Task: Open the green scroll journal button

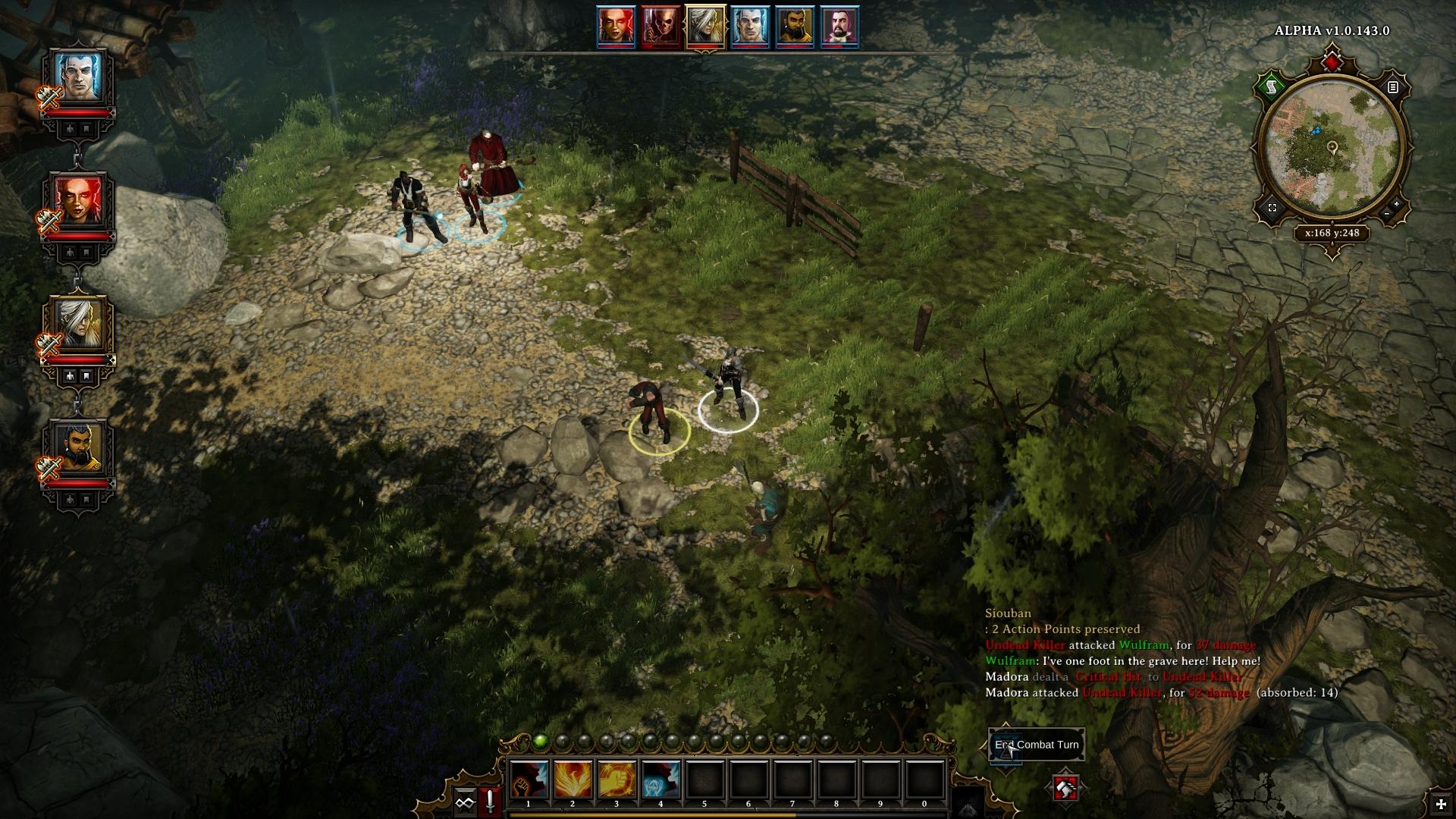Action: (1272, 87)
